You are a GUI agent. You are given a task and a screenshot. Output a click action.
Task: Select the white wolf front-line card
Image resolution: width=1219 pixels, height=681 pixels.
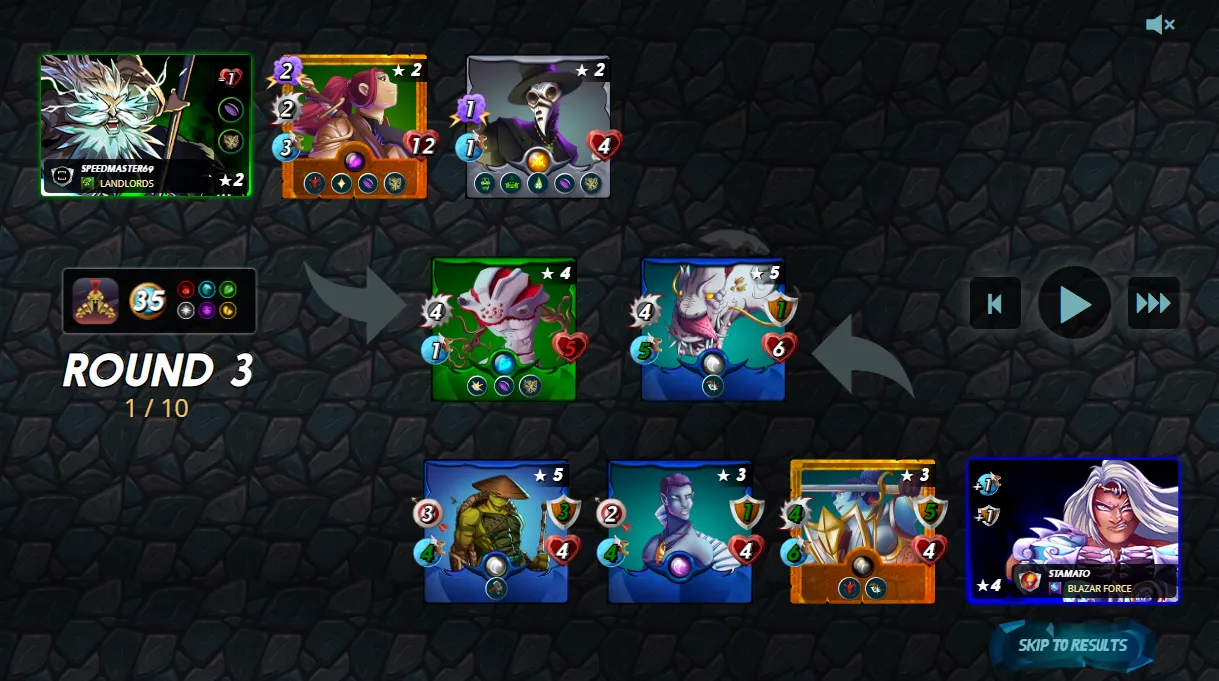tap(713, 329)
